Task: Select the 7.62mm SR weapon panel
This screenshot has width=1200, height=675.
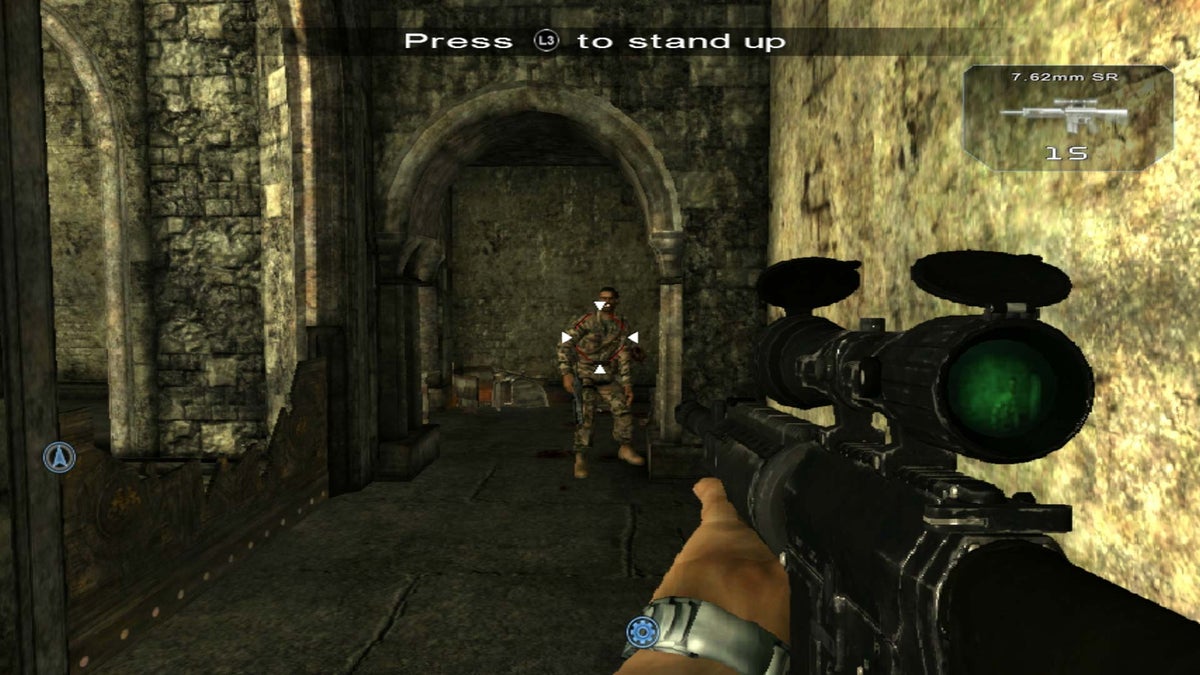Action: [x=1068, y=118]
